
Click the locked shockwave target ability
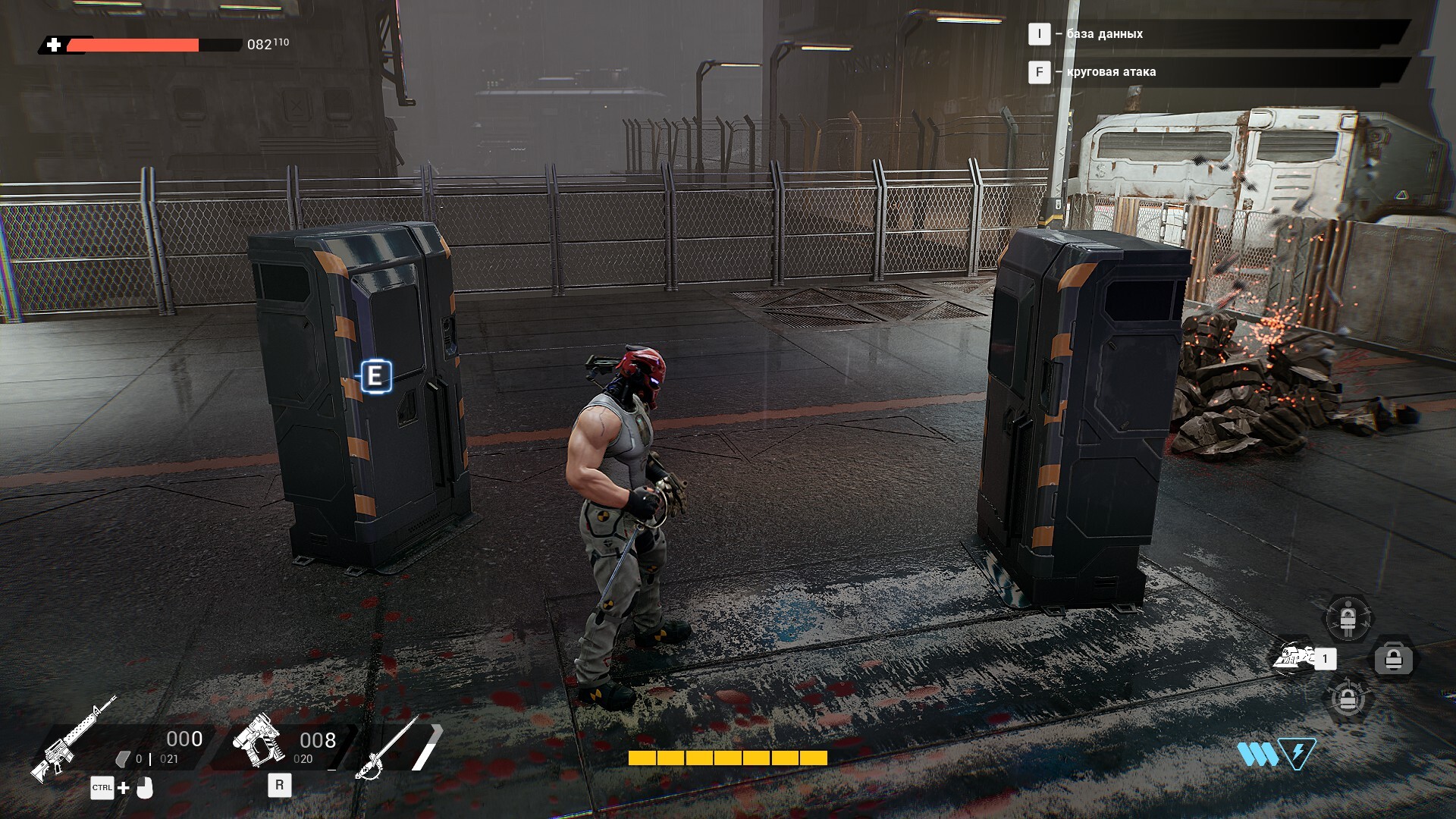1348,698
